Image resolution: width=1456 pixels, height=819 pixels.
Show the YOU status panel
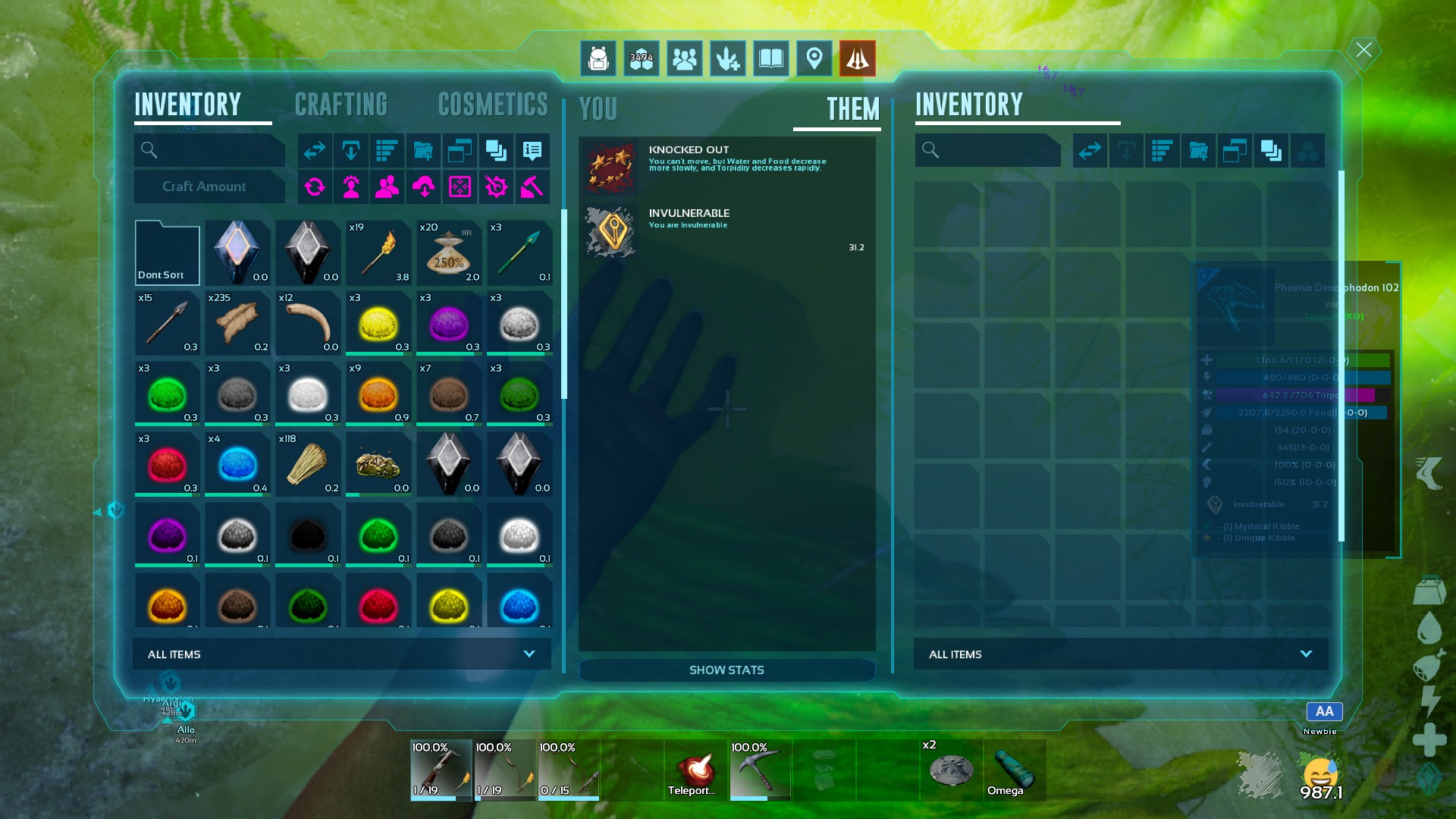click(598, 109)
